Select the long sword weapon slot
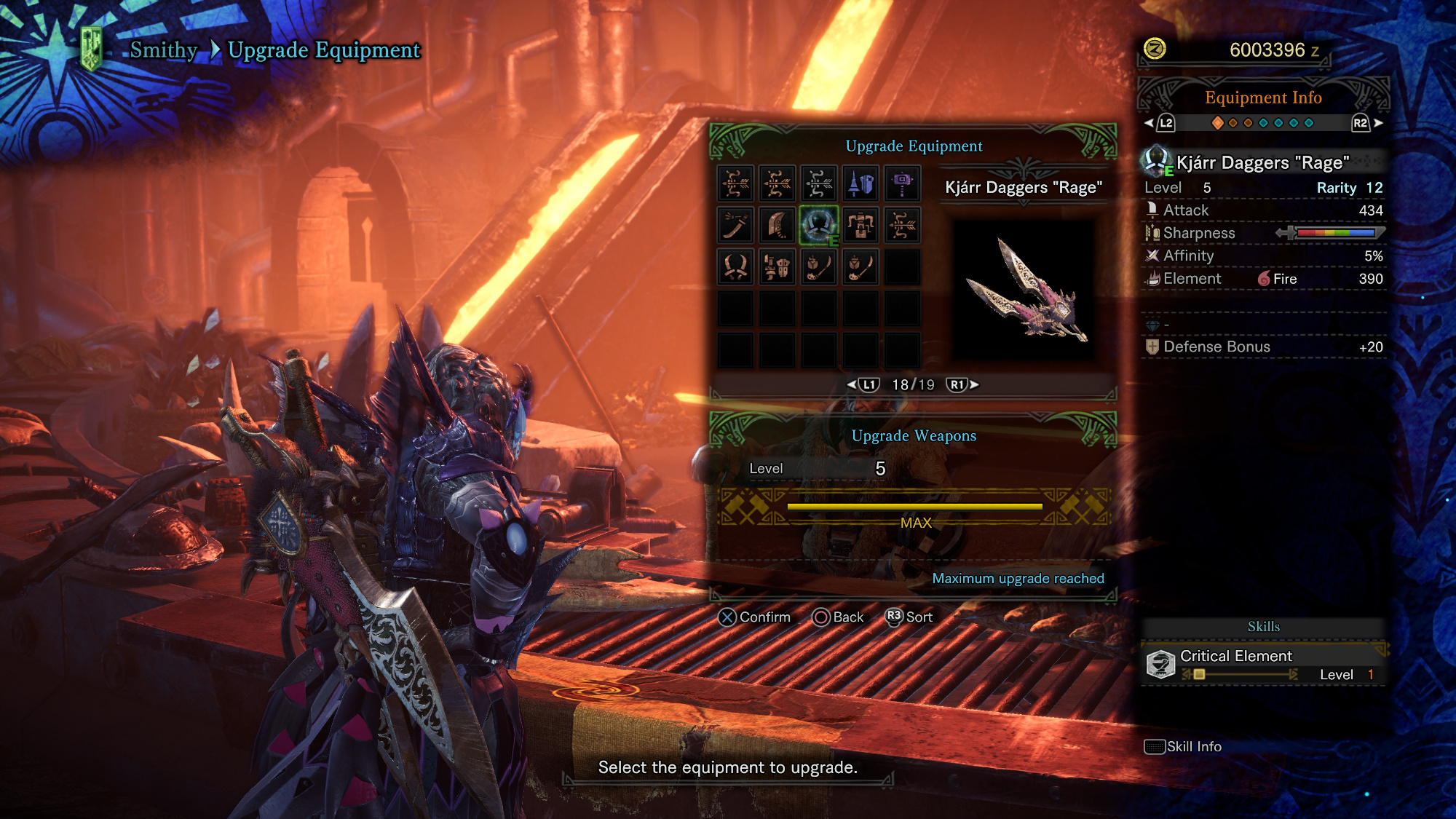 (x=735, y=225)
